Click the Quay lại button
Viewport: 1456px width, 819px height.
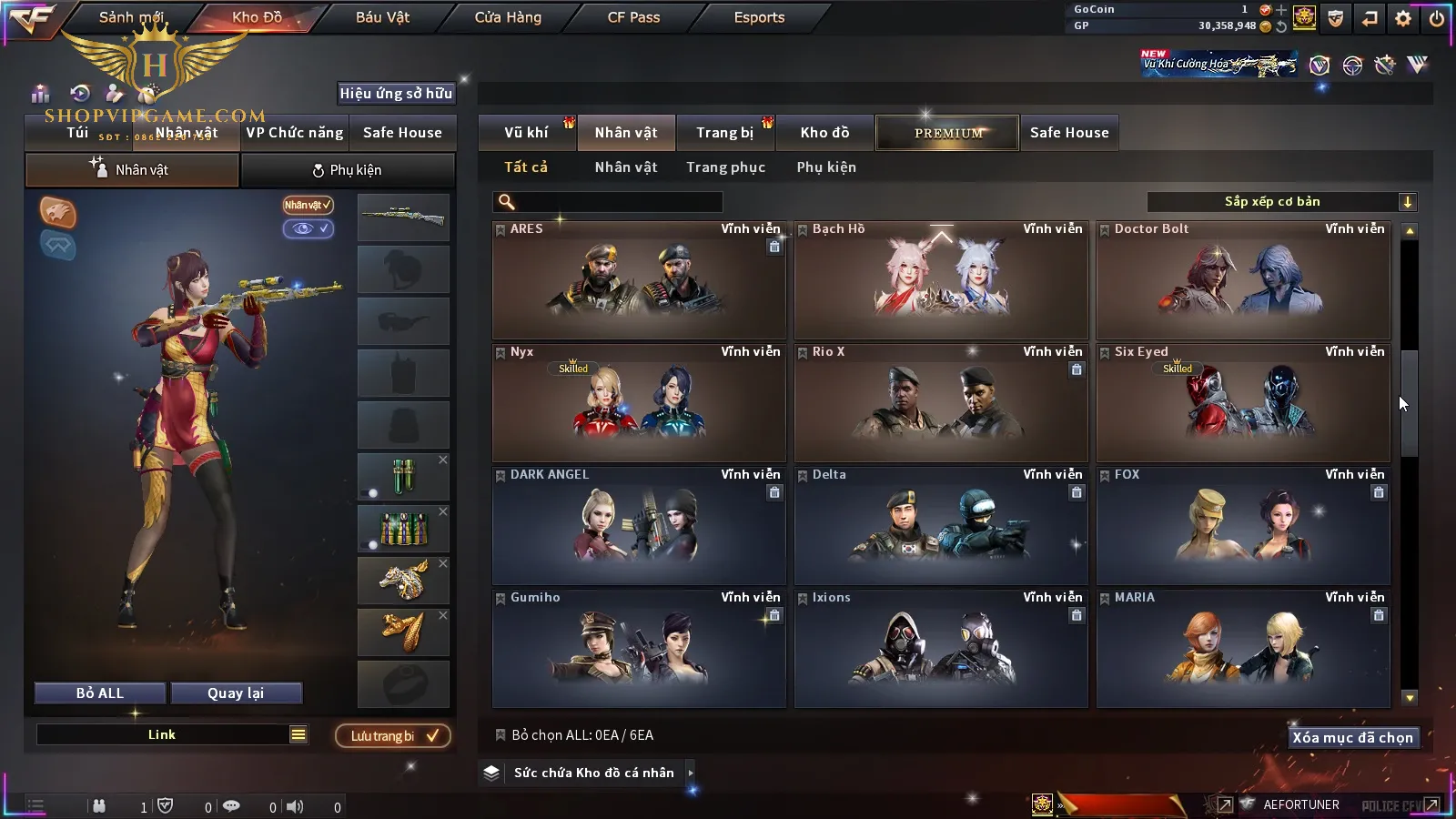click(x=236, y=693)
